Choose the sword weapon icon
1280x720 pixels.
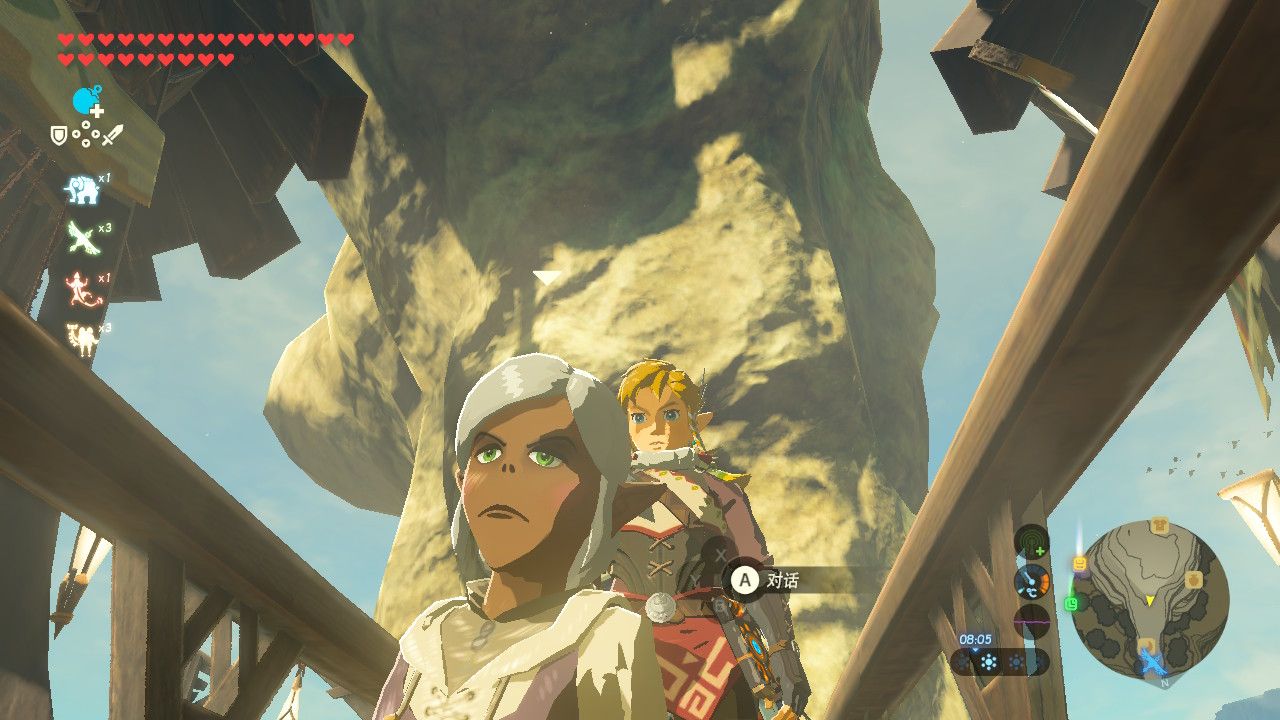pos(113,134)
